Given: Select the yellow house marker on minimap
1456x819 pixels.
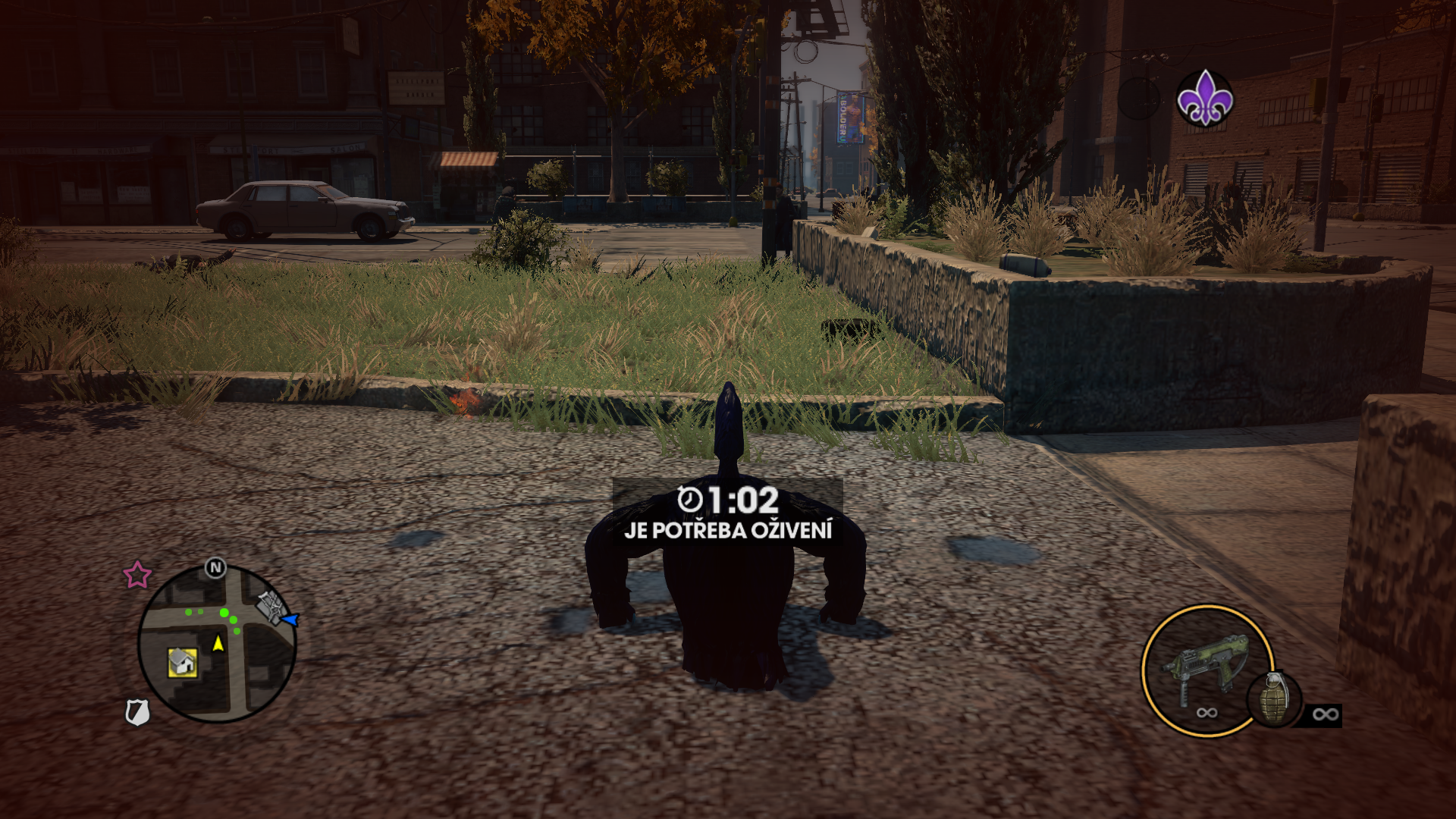Looking at the screenshot, I should click(182, 662).
